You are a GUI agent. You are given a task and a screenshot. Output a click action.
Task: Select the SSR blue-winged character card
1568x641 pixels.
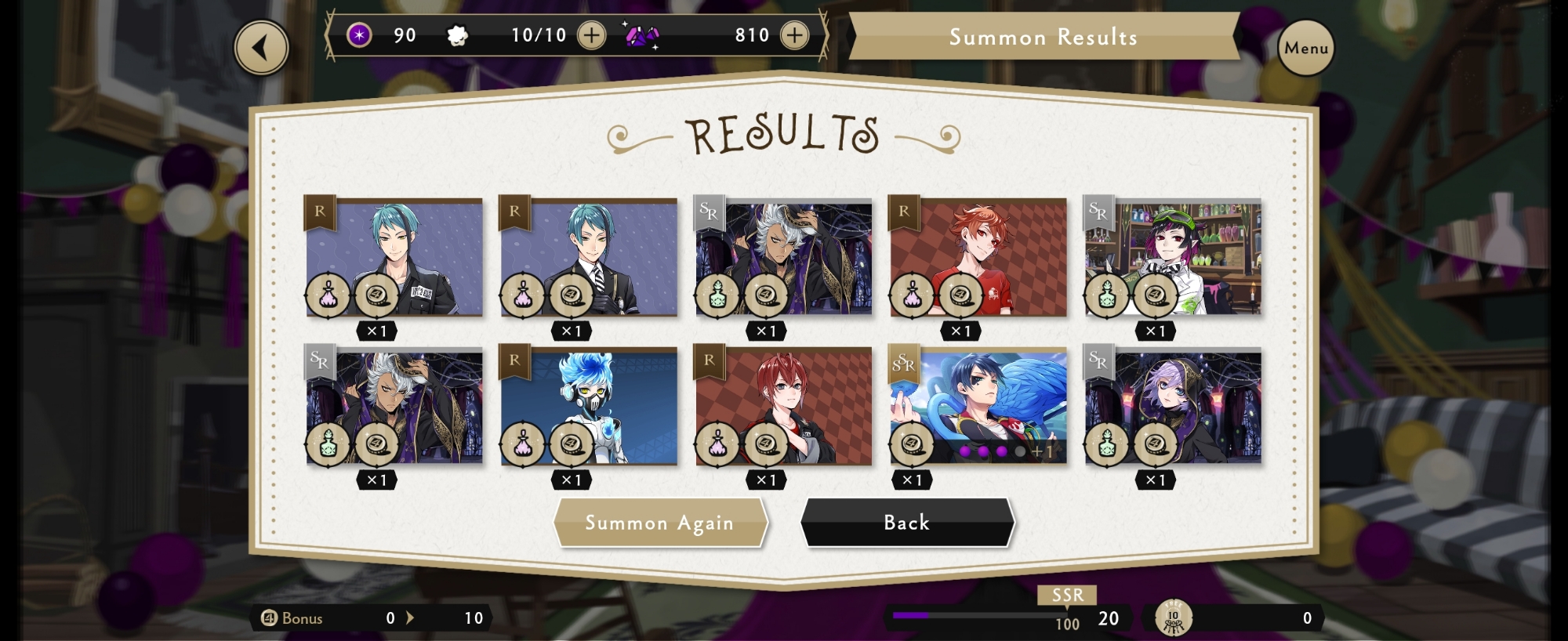coord(978,406)
